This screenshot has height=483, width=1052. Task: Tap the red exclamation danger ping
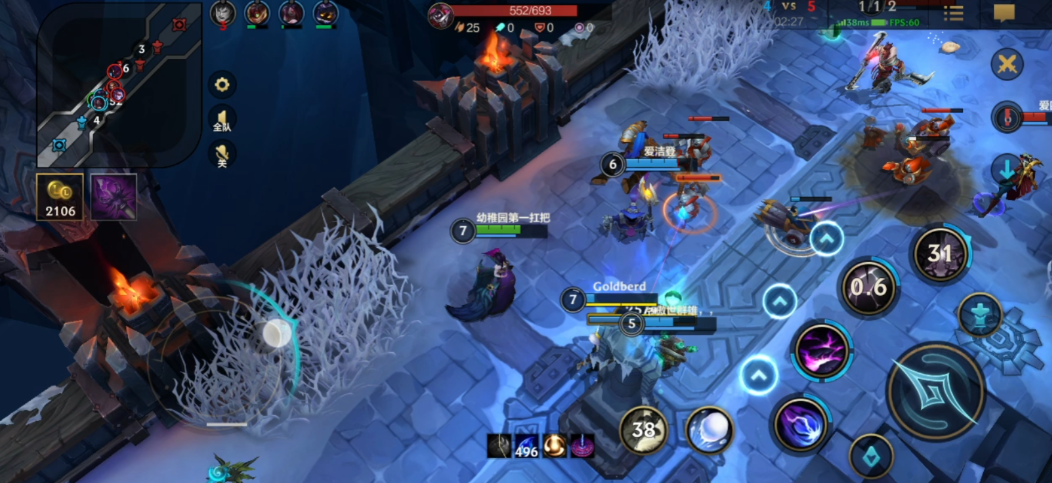(1007, 116)
